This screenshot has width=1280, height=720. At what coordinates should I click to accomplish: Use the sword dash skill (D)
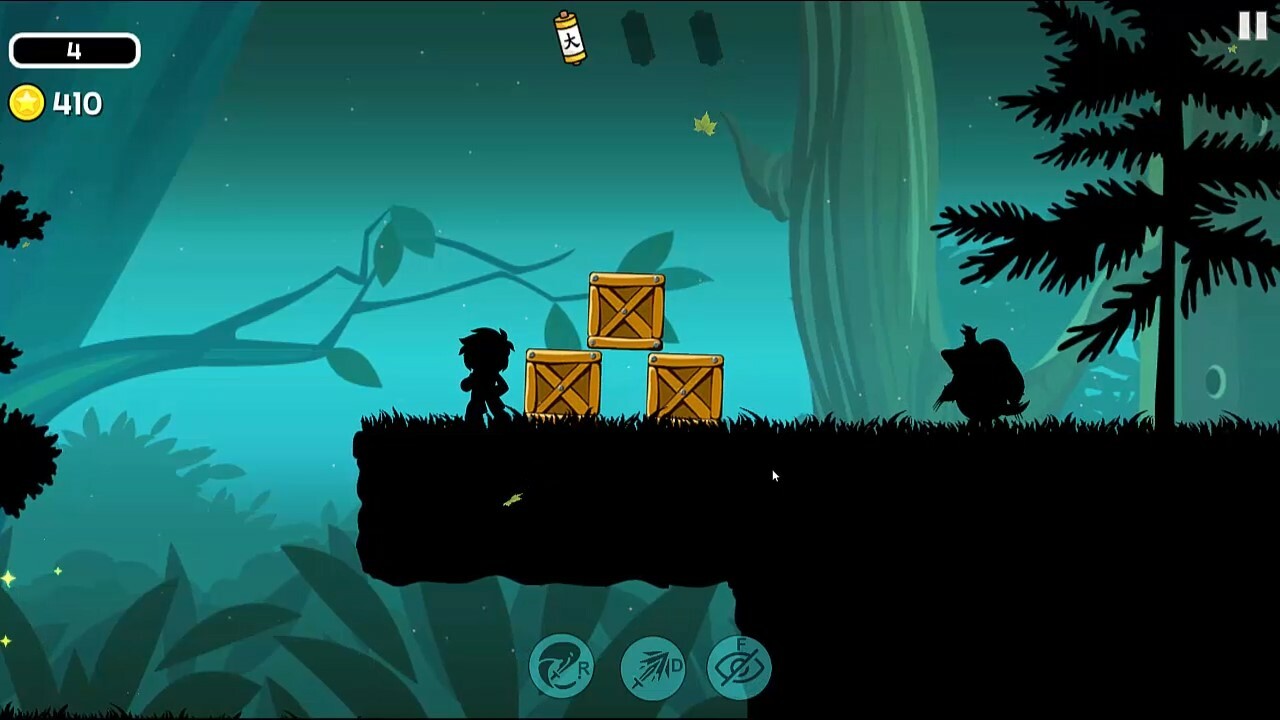point(650,665)
